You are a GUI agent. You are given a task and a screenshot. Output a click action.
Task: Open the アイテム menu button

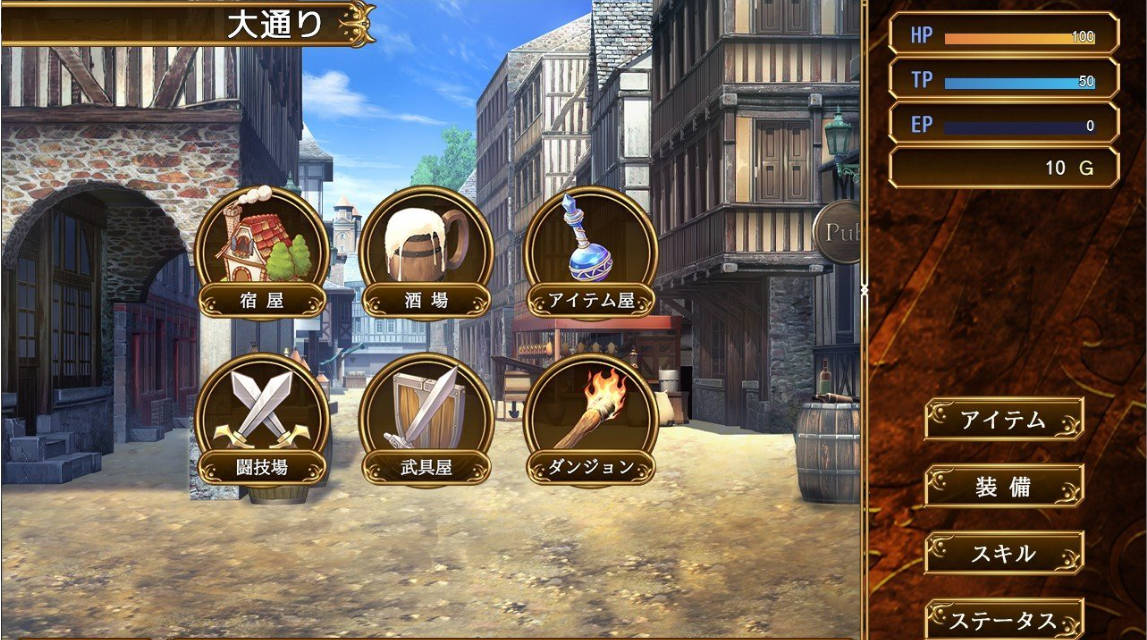click(x=1003, y=420)
